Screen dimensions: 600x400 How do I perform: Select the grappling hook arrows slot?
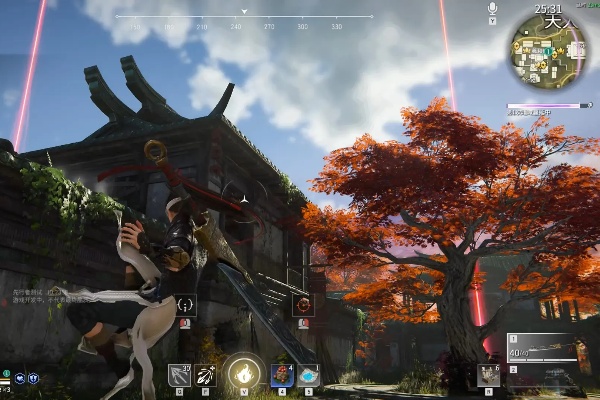coord(180,375)
